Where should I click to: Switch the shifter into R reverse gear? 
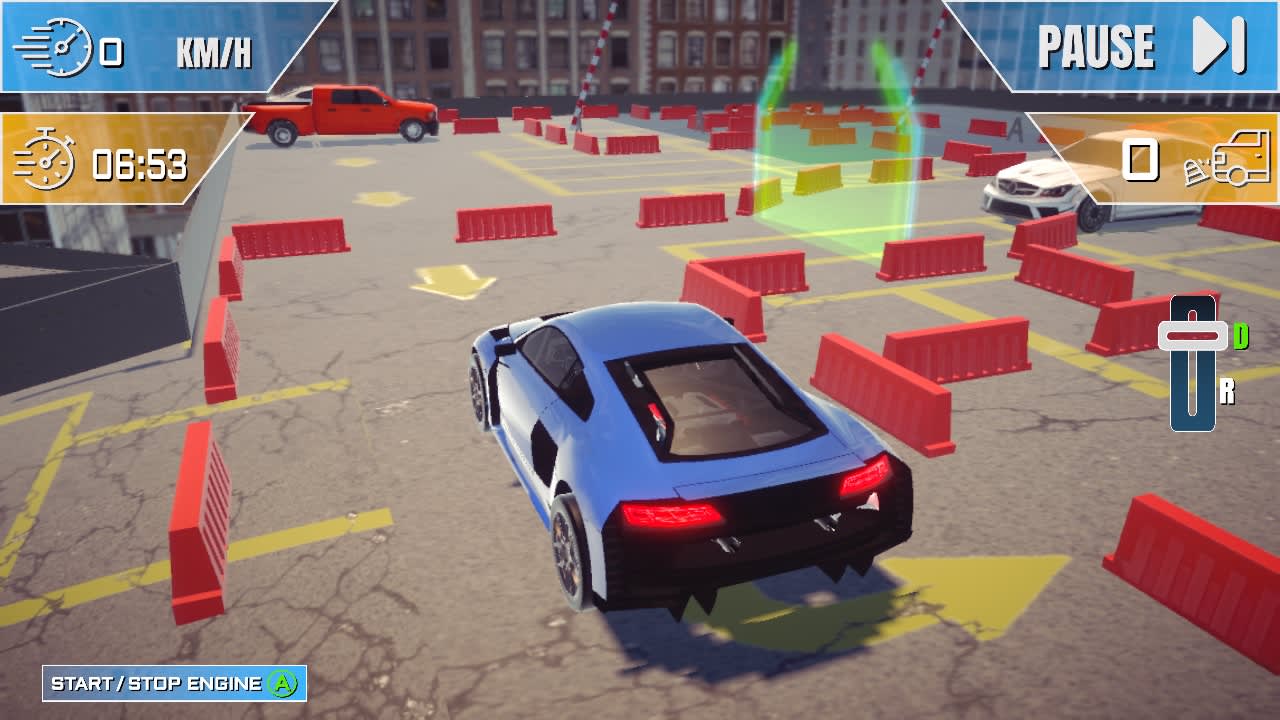click(x=1192, y=400)
